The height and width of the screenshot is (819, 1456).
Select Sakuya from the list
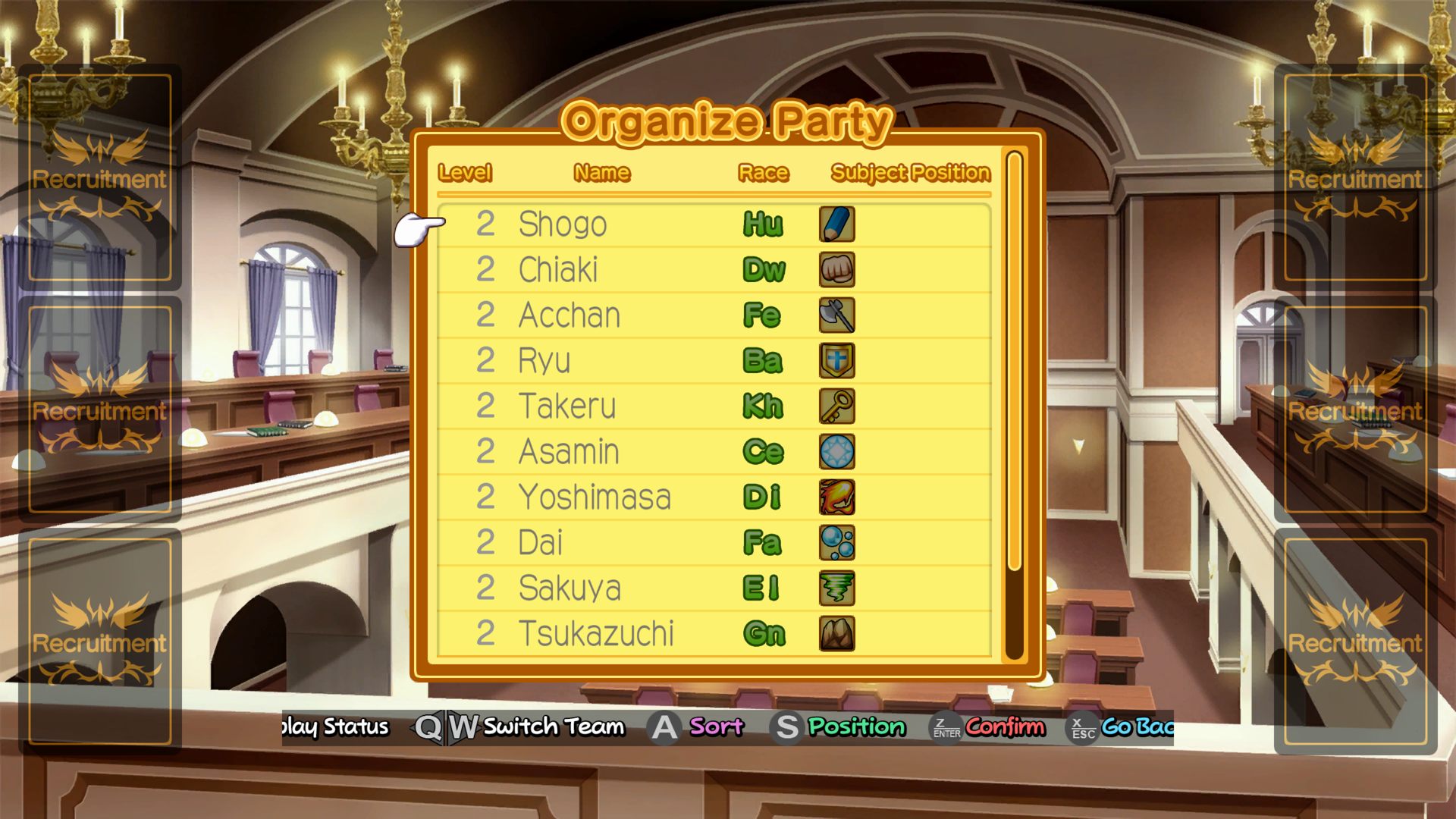coord(570,588)
